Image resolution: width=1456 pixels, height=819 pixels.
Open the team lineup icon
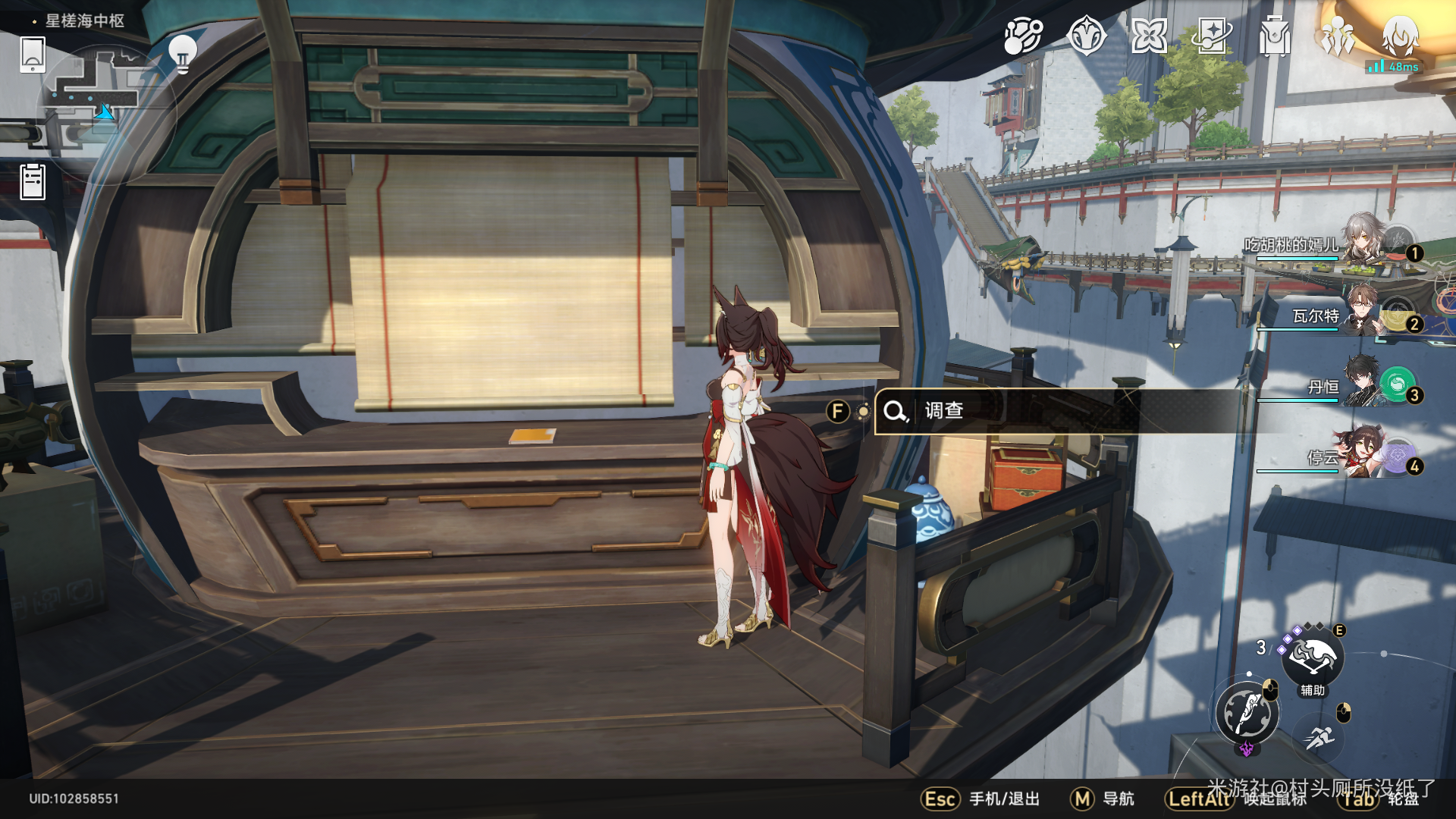pyautogui.click(x=1338, y=36)
